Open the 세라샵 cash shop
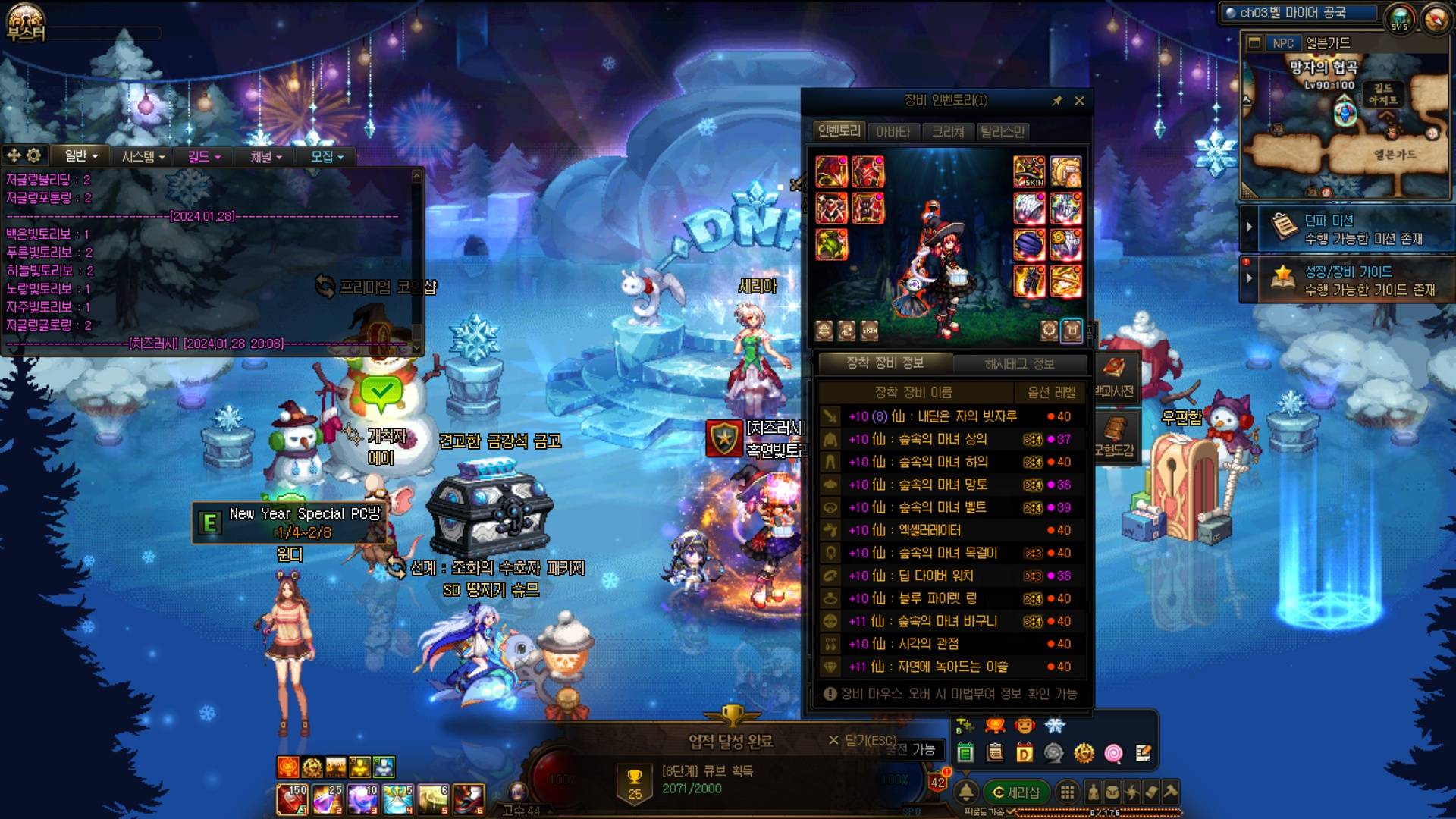This screenshot has width=1456, height=819. click(x=1016, y=792)
